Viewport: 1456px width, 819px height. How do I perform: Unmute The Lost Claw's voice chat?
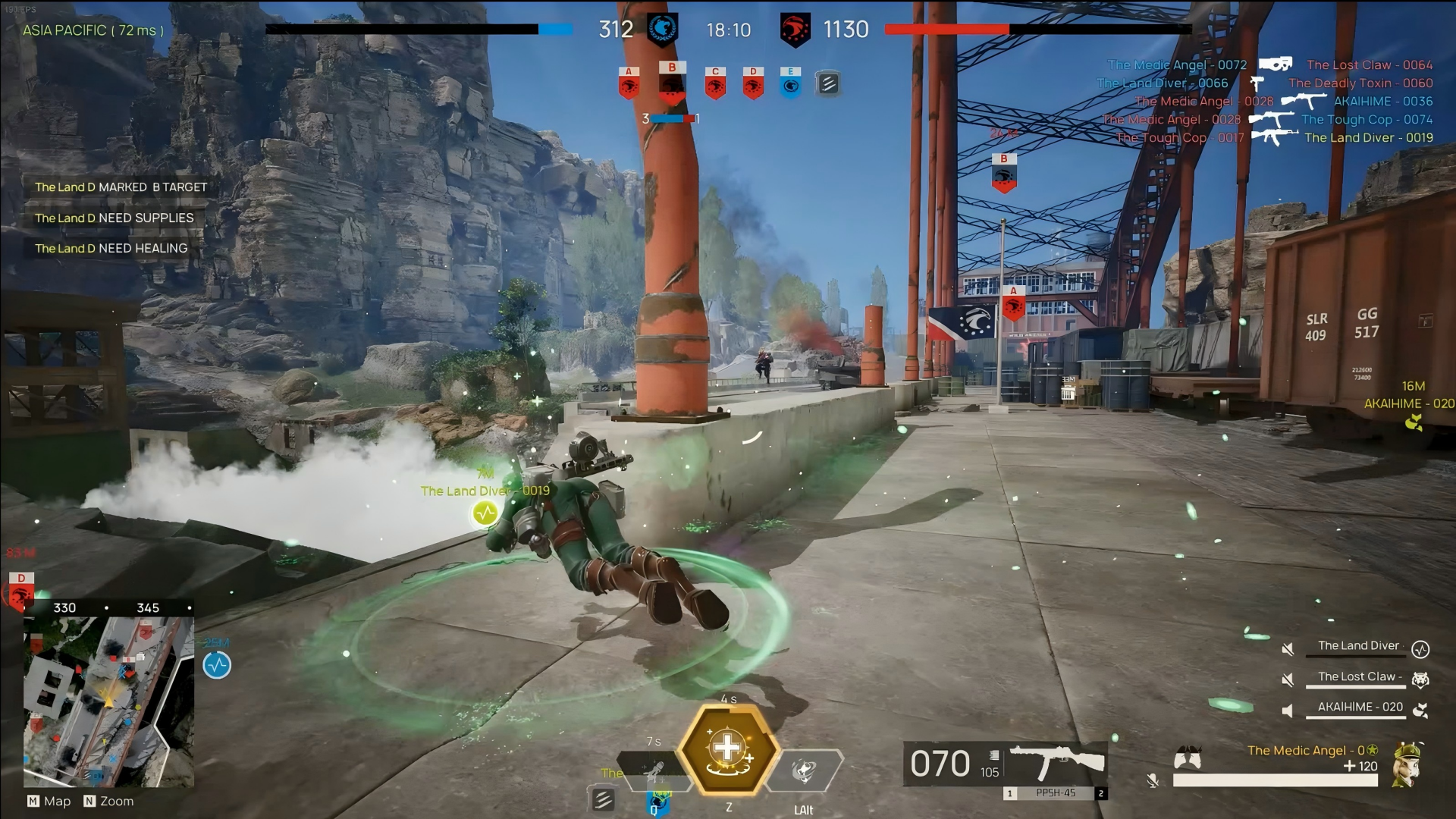1288,679
